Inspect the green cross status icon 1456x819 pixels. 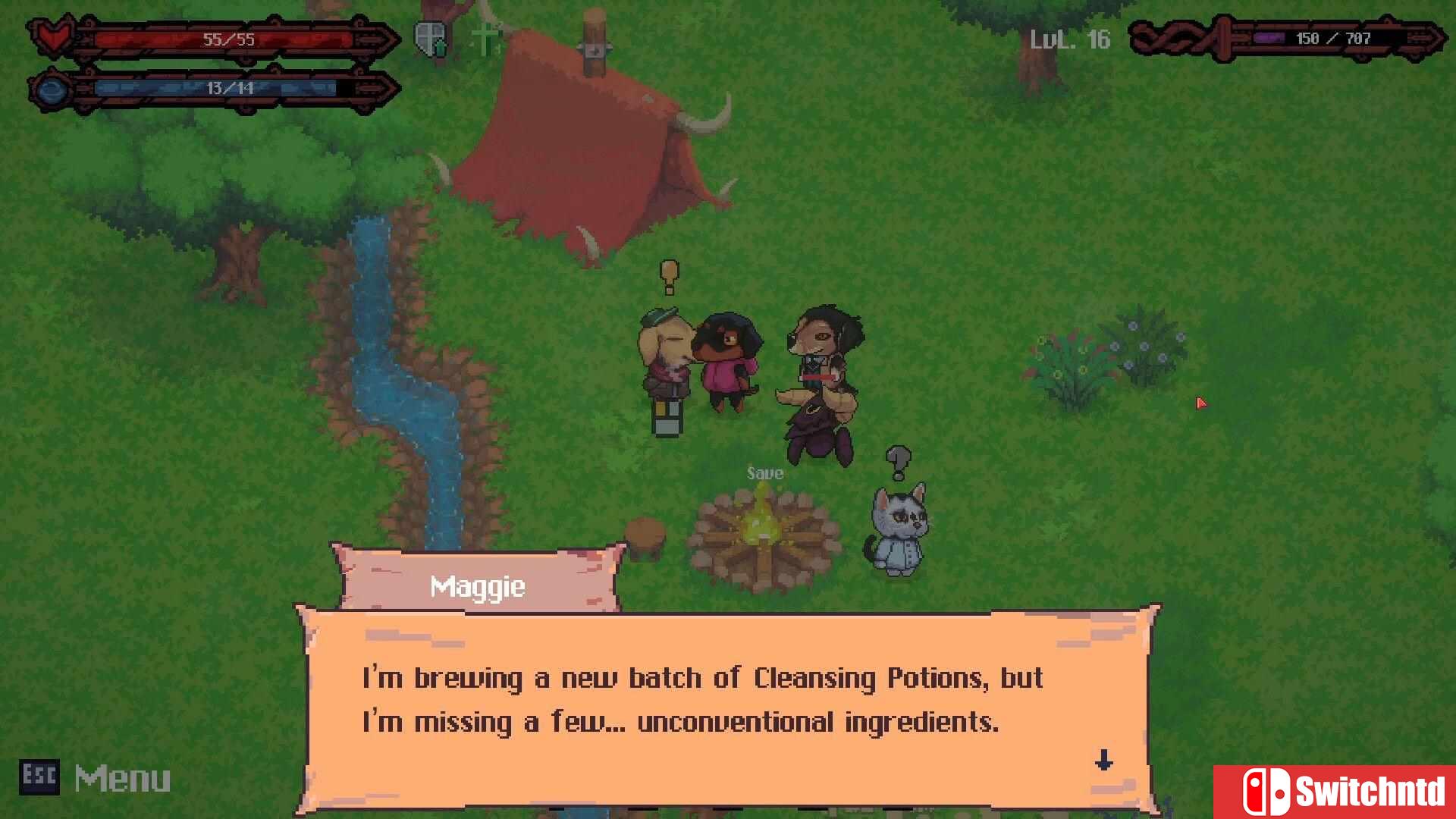pos(484,38)
